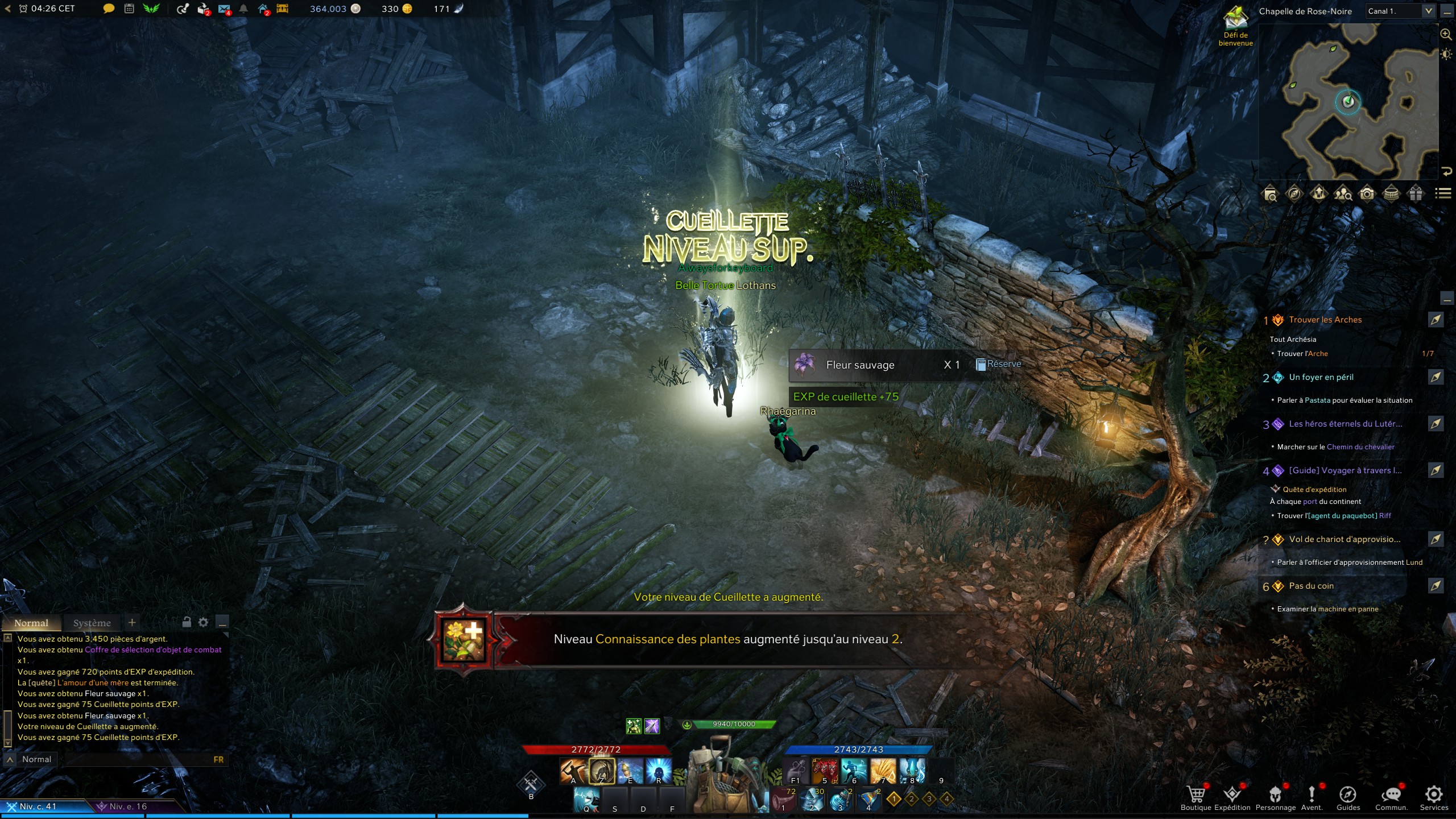This screenshot has height=819, width=1456.
Task: Select the Trouver les Arches quest
Action: [1325, 320]
